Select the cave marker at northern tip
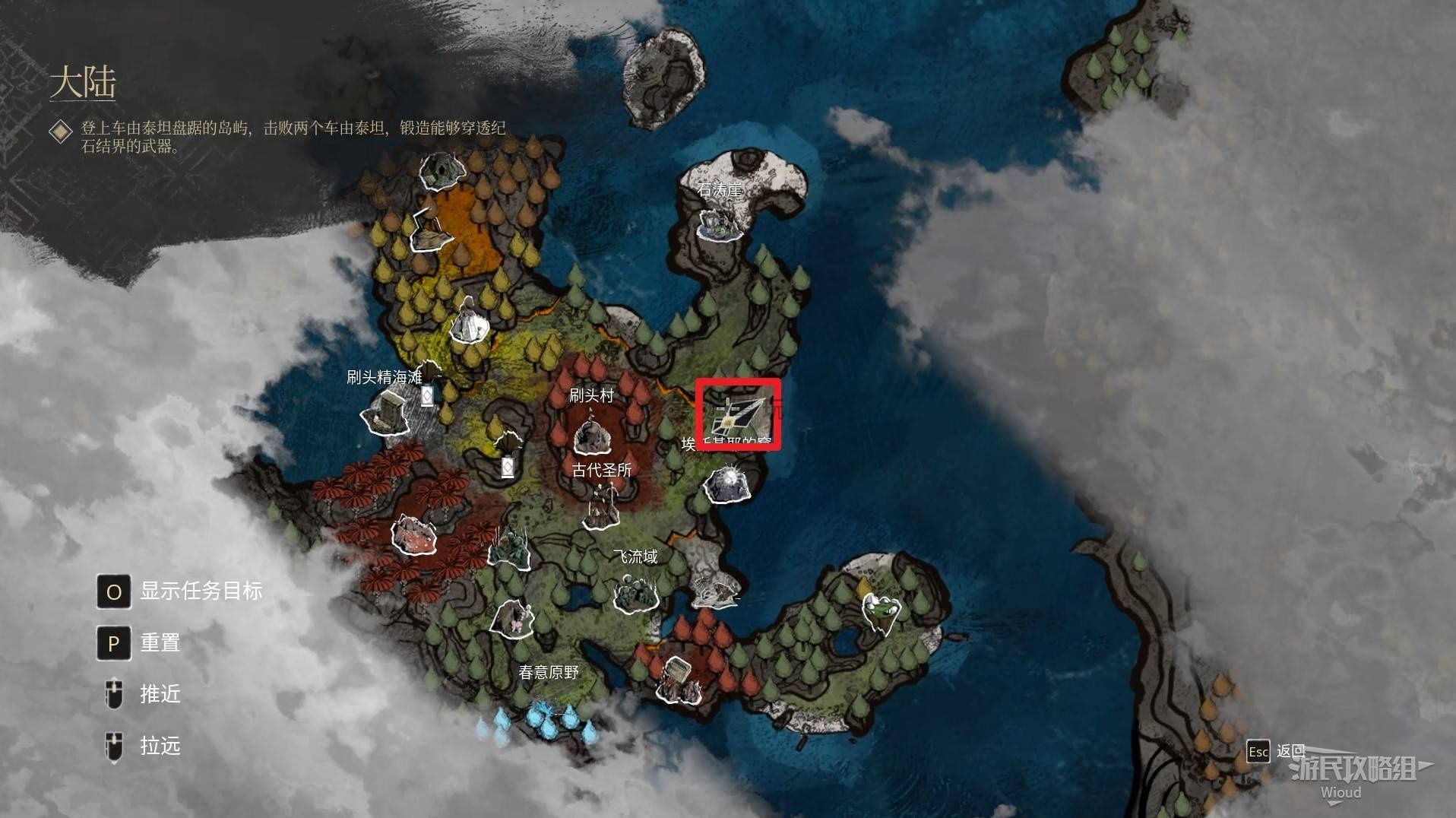The image size is (1456, 818). pyautogui.click(x=441, y=170)
